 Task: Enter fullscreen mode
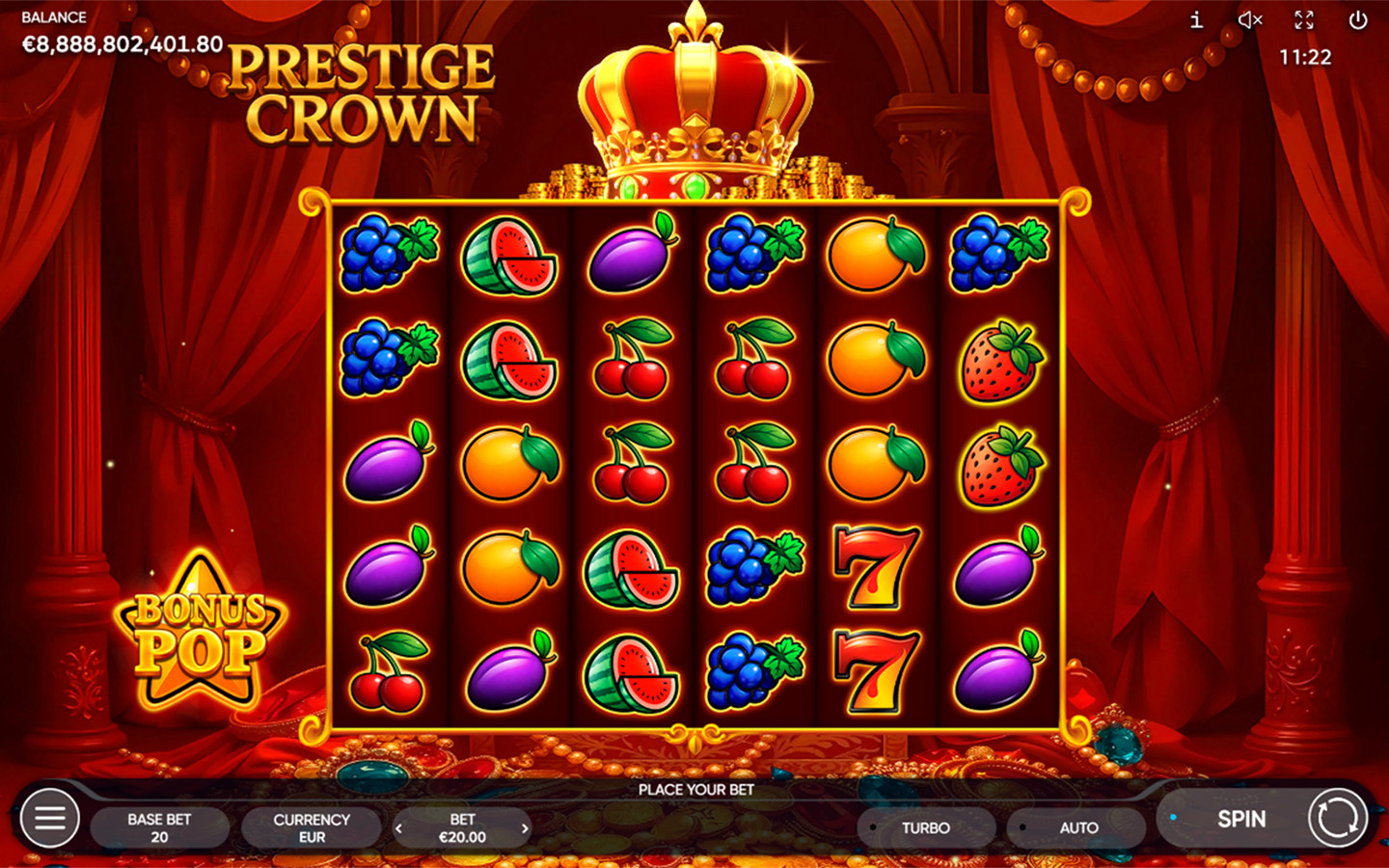[x=1306, y=19]
